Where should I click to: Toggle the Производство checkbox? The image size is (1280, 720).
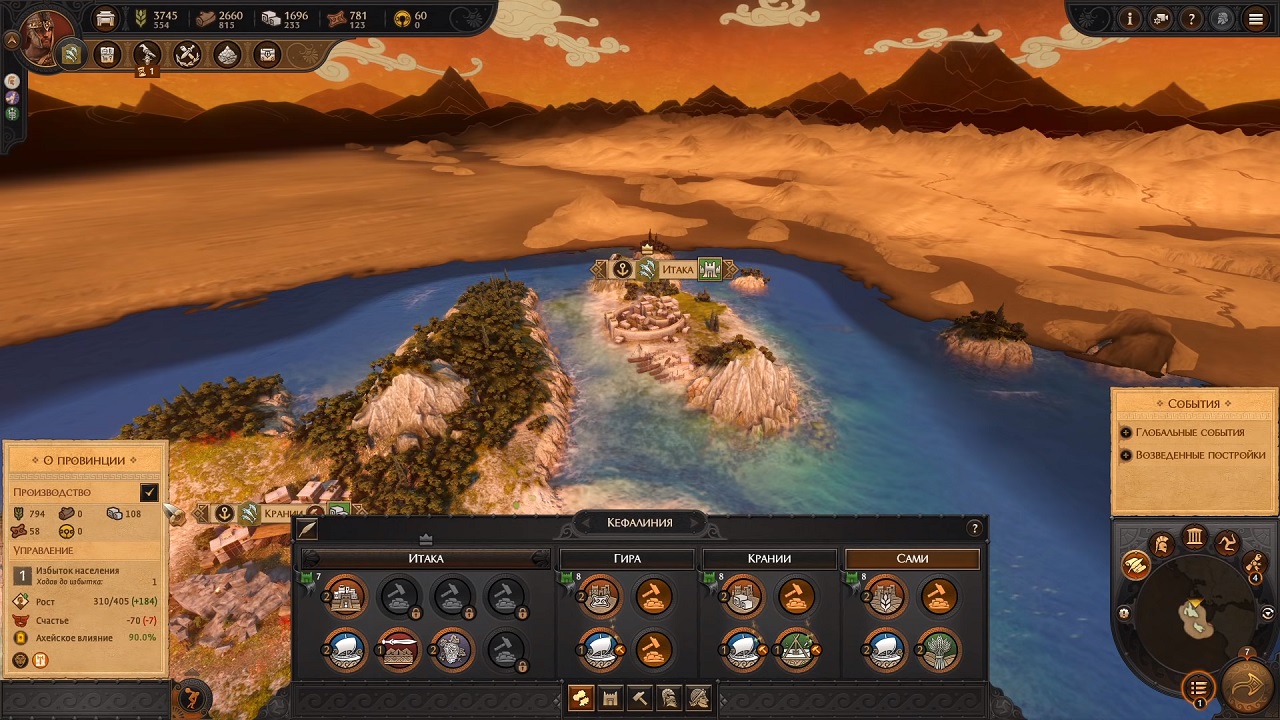149,492
